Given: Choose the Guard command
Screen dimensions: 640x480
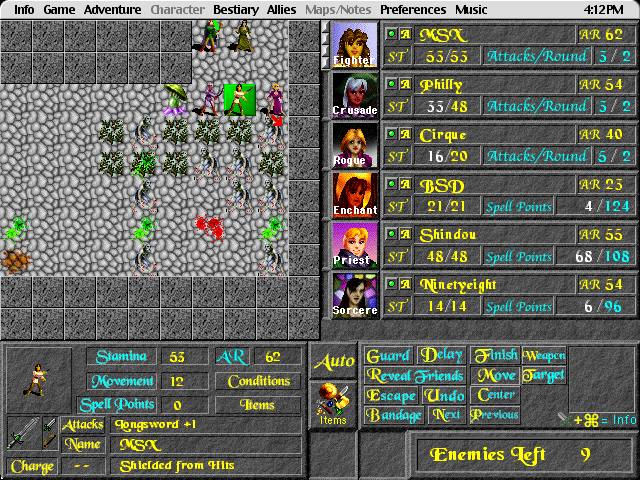Looking at the screenshot, I should (388, 355).
